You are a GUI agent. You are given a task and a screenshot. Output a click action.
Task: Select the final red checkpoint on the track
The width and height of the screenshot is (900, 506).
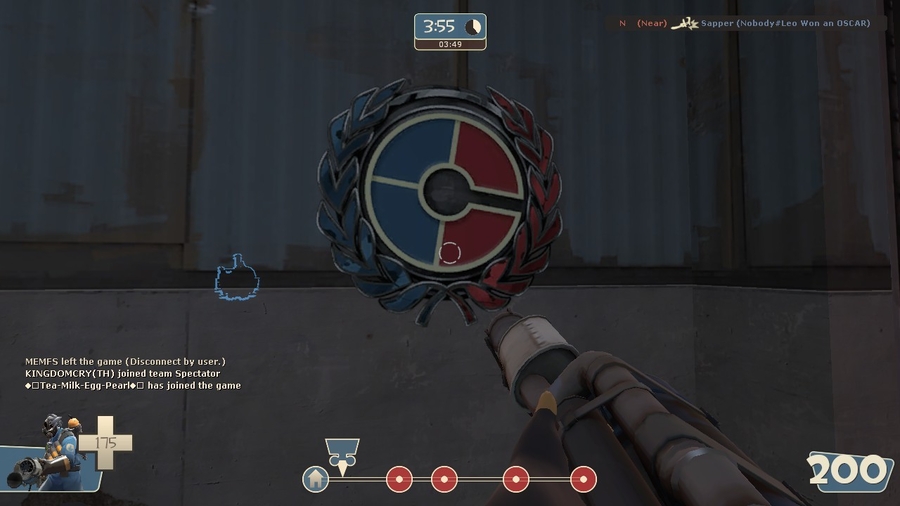(x=583, y=479)
